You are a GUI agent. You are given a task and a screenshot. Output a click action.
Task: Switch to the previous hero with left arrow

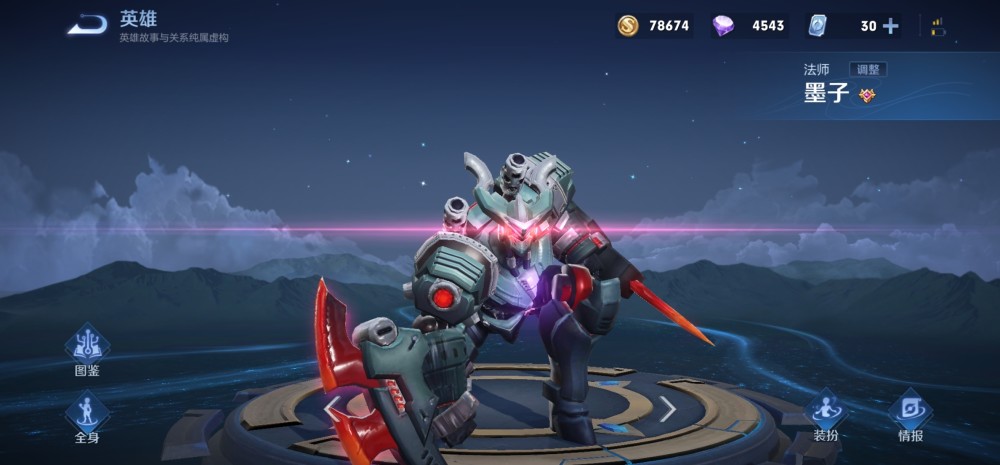pyautogui.click(x=333, y=407)
